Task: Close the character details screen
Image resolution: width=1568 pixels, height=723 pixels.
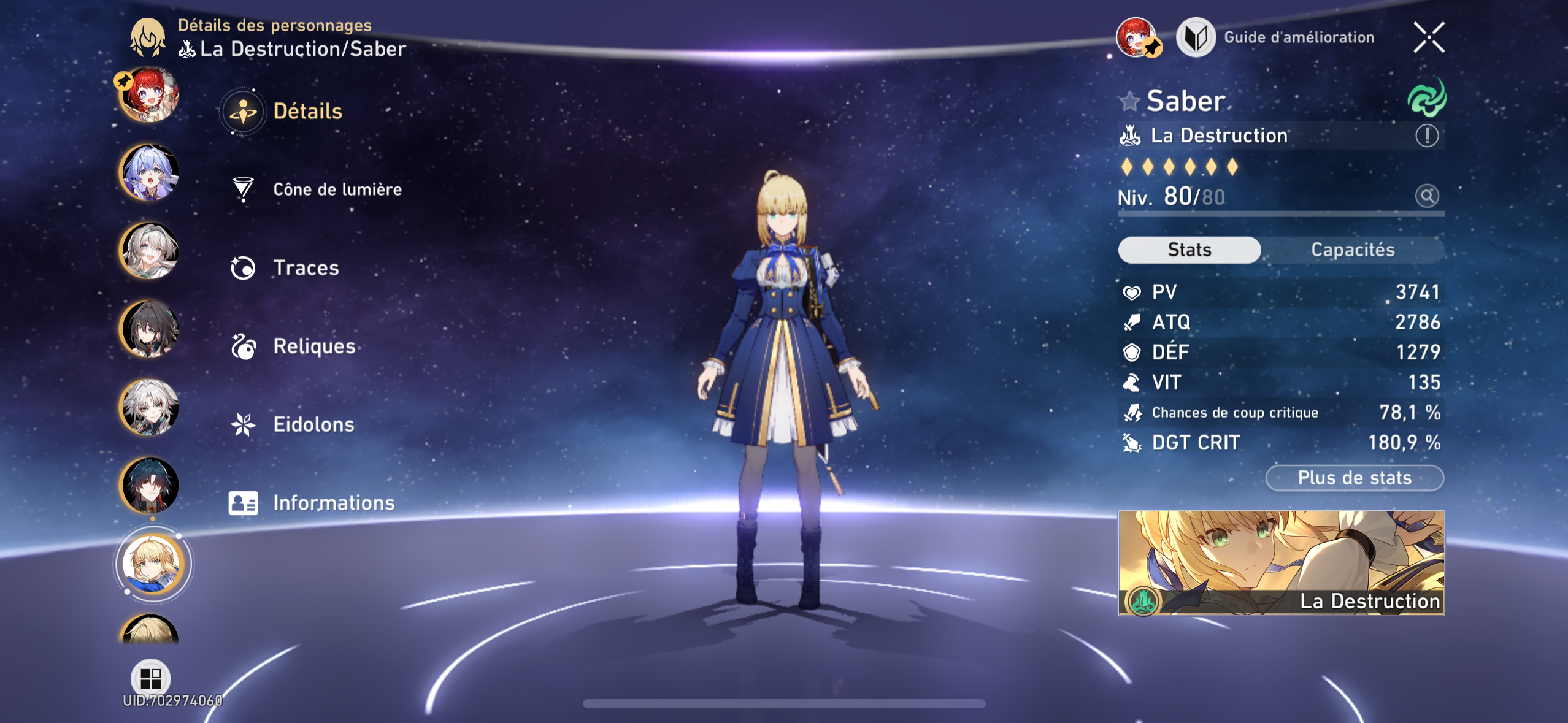Action: (x=1429, y=37)
